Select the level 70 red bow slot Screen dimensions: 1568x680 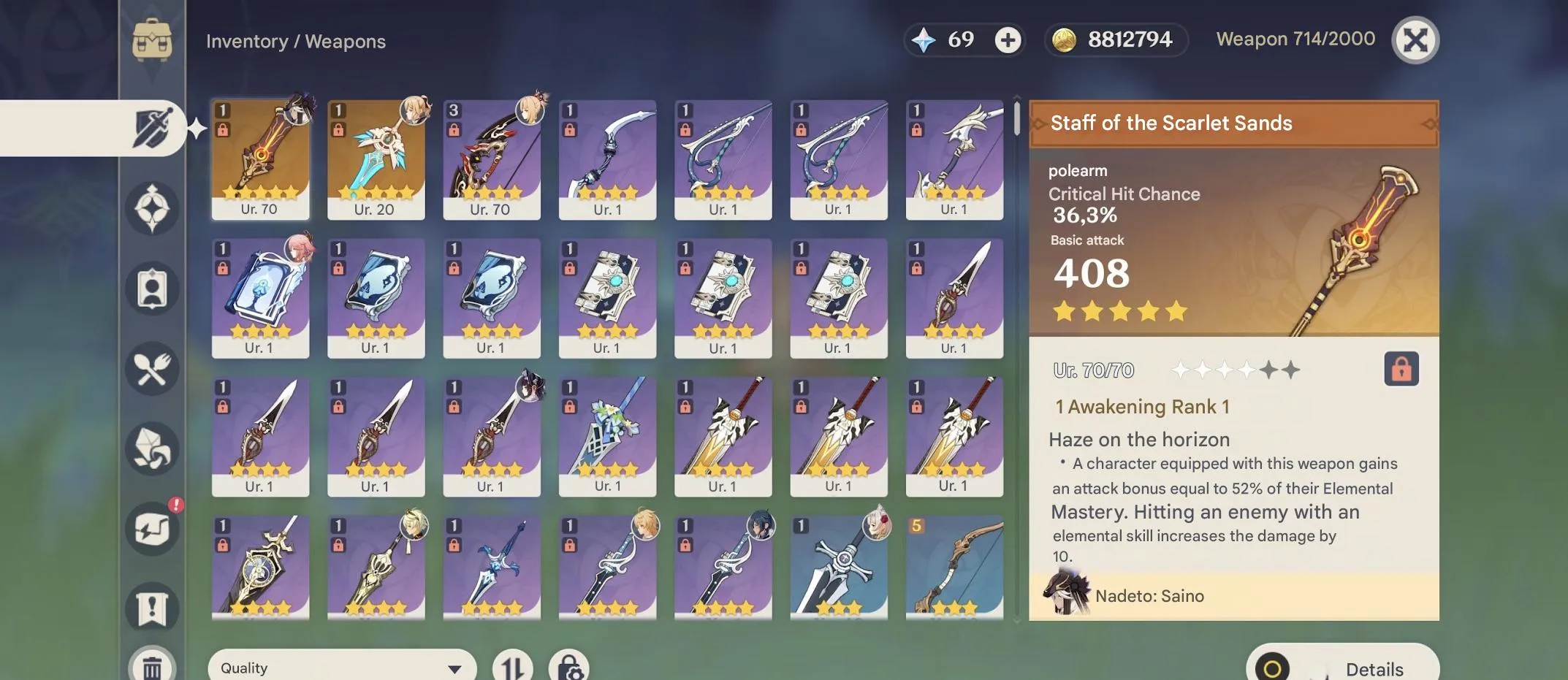pos(491,159)
